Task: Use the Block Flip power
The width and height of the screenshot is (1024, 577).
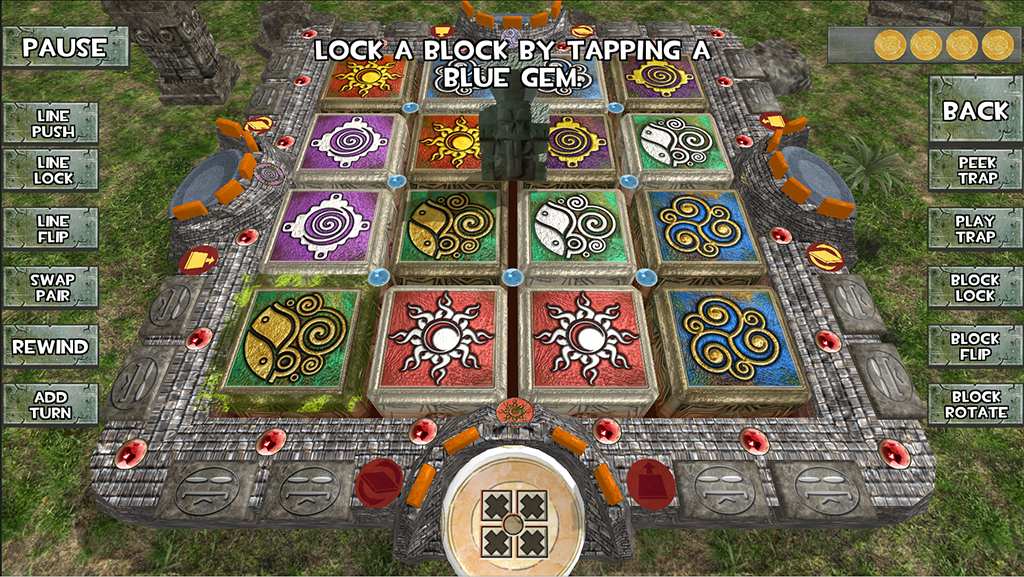Action: click(x=976, y=347)
